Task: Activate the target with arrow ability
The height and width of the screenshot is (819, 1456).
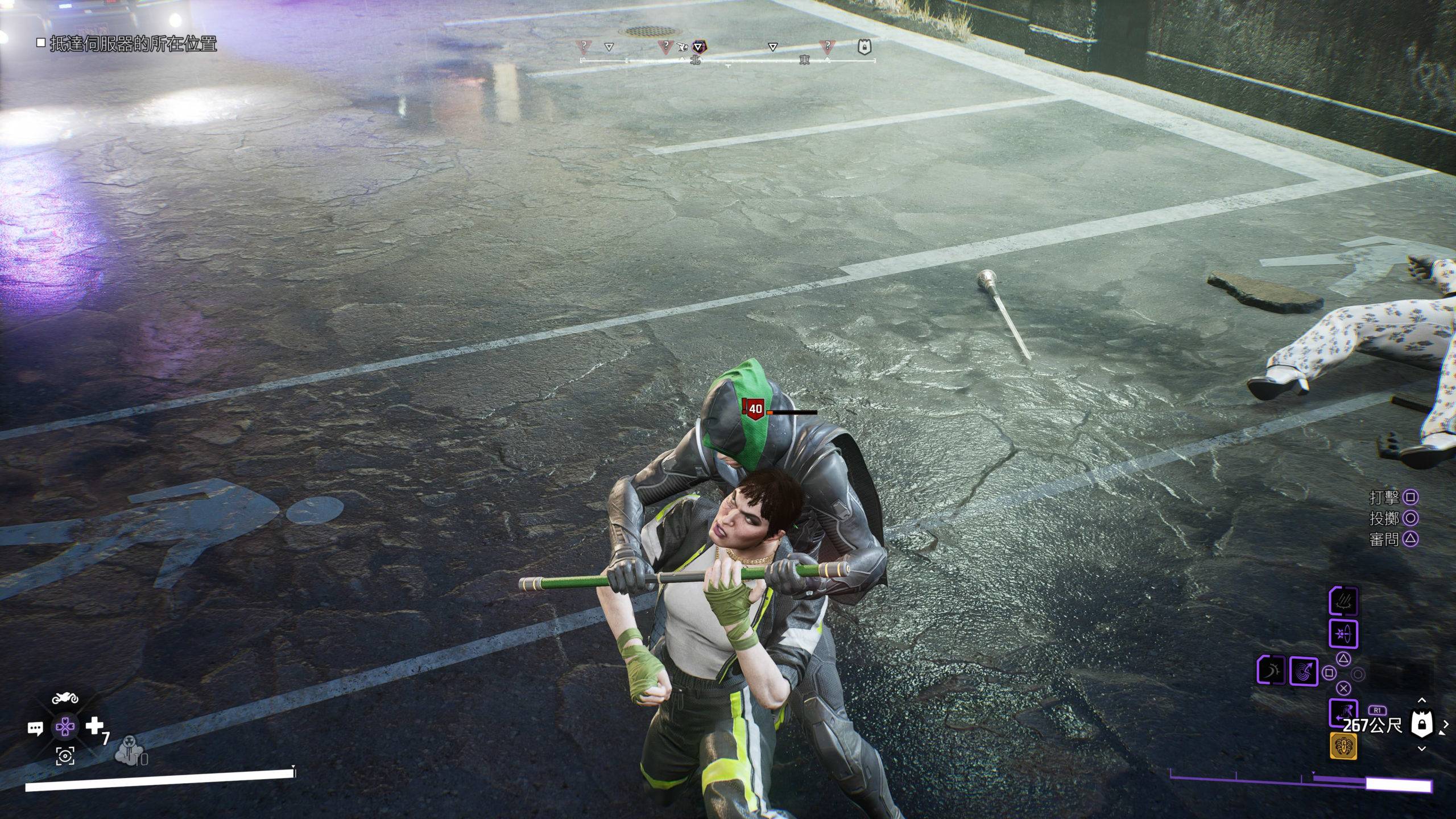Action: coord(1304,671)
